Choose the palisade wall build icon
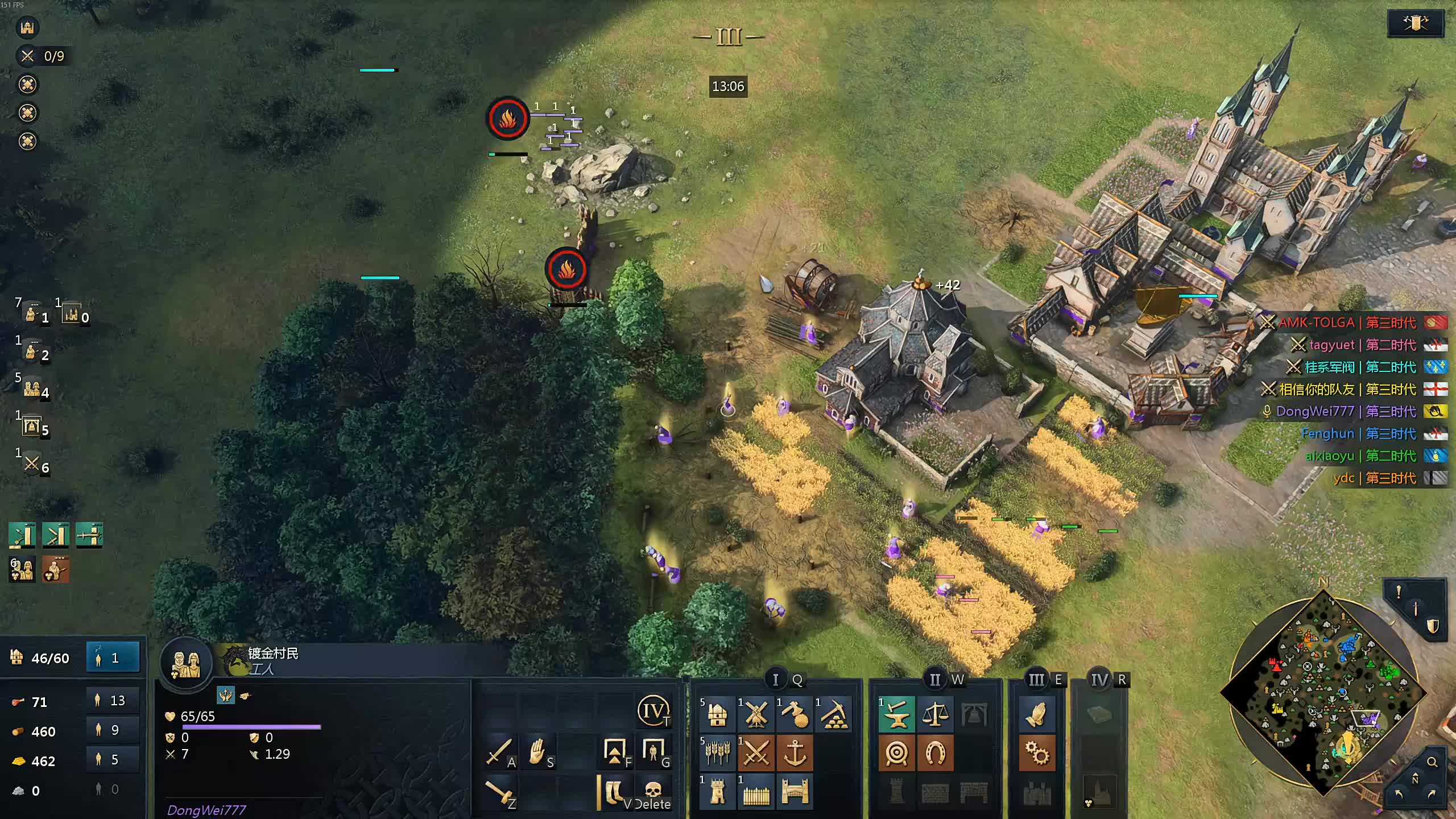Screen dimensions: 1456x819 coord(756,792)
